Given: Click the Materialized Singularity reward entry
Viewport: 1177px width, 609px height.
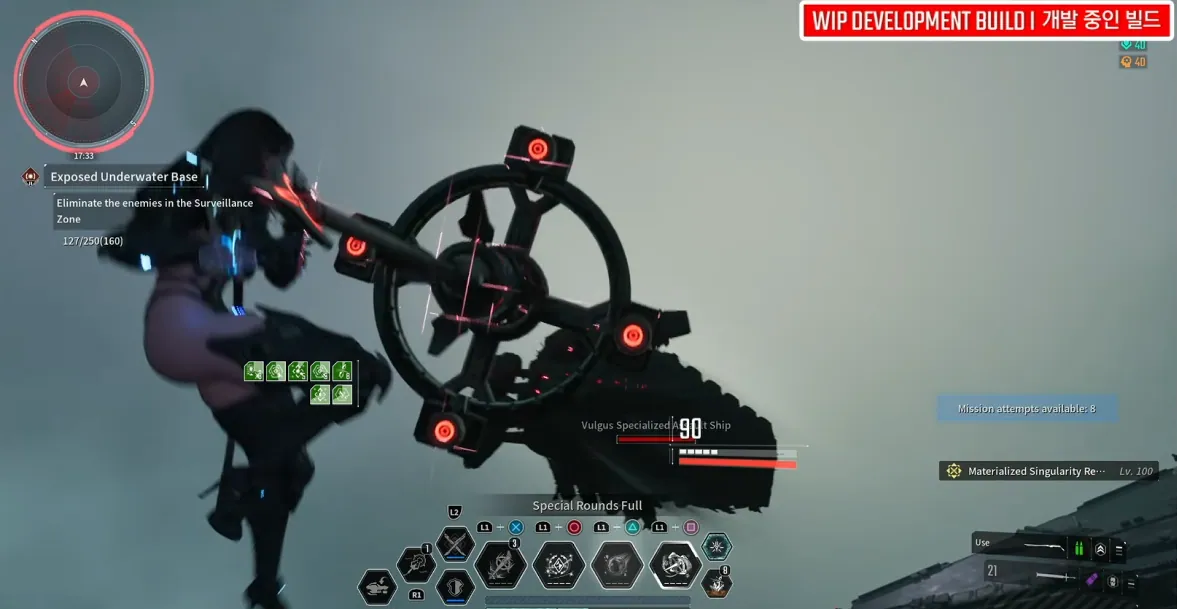Looking at the screenshot, I should click(x=1048, y=471).
